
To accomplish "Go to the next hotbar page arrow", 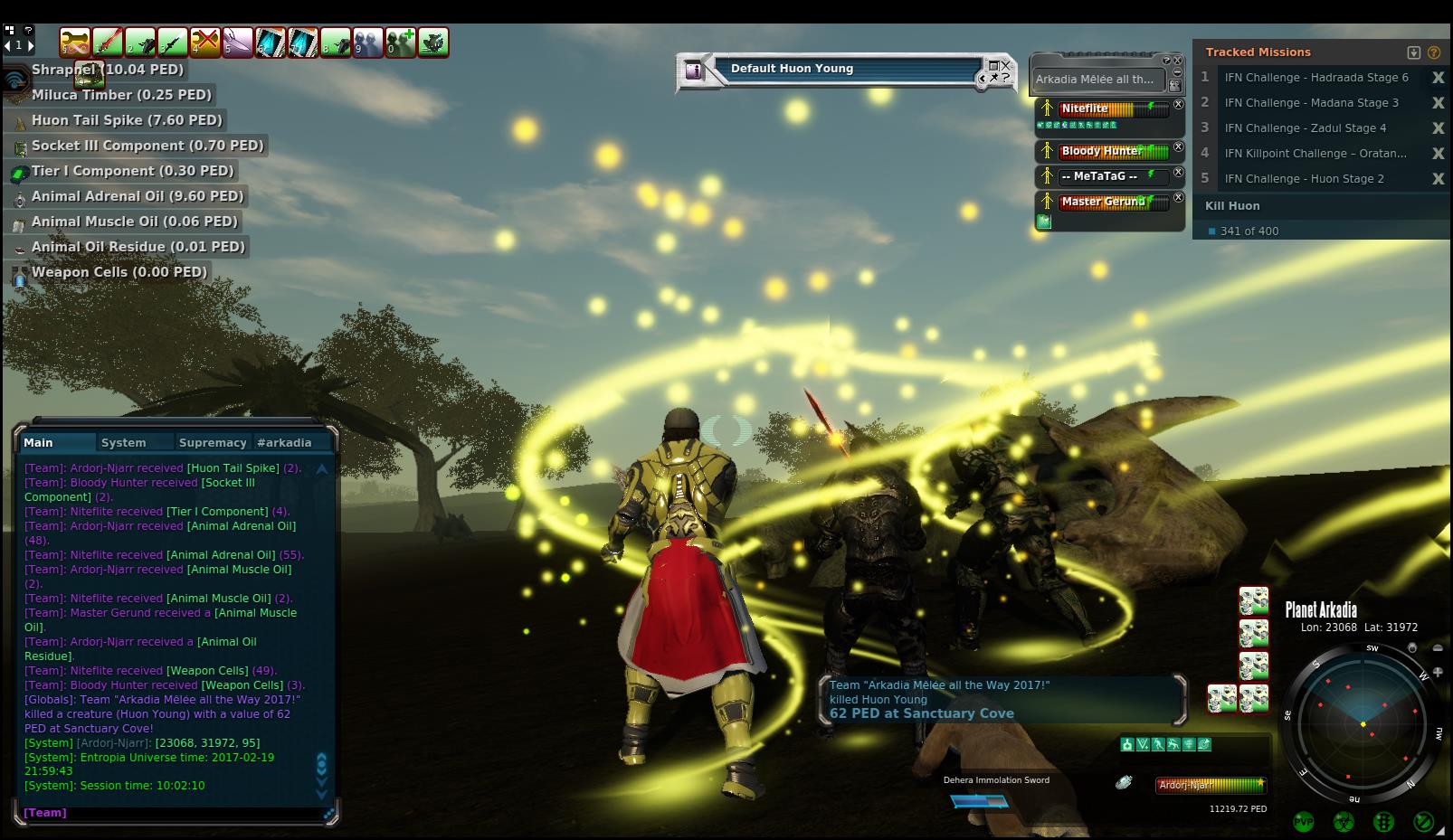I will [x=31, y=45].
